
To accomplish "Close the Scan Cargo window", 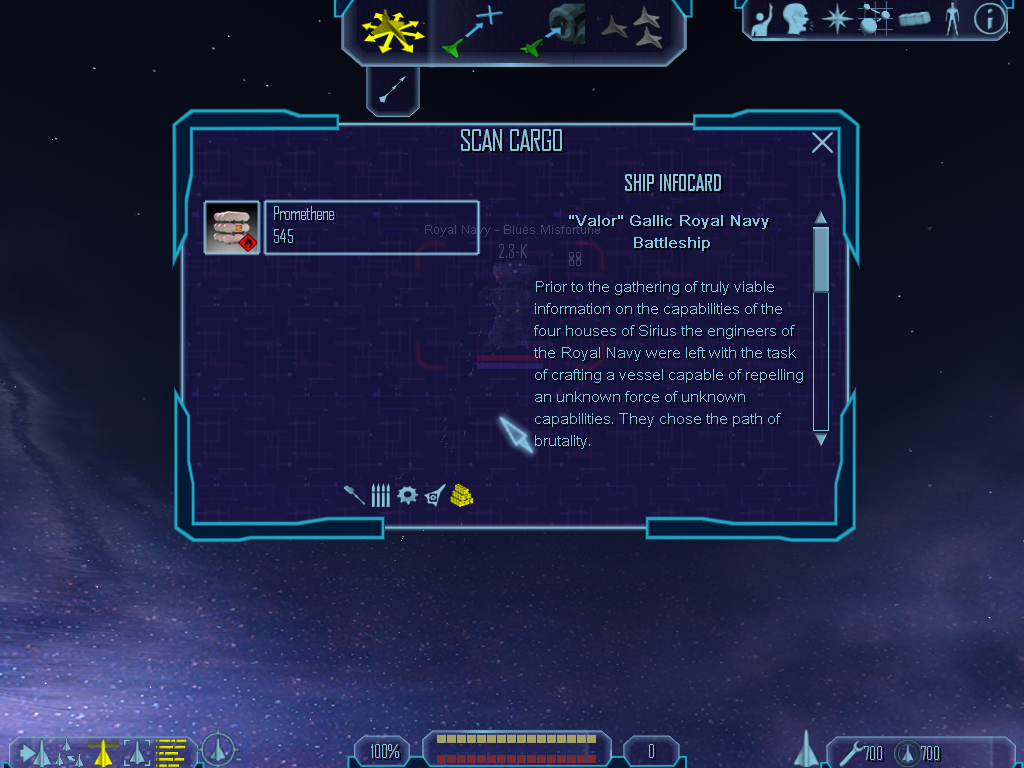I will click(822, 143).
